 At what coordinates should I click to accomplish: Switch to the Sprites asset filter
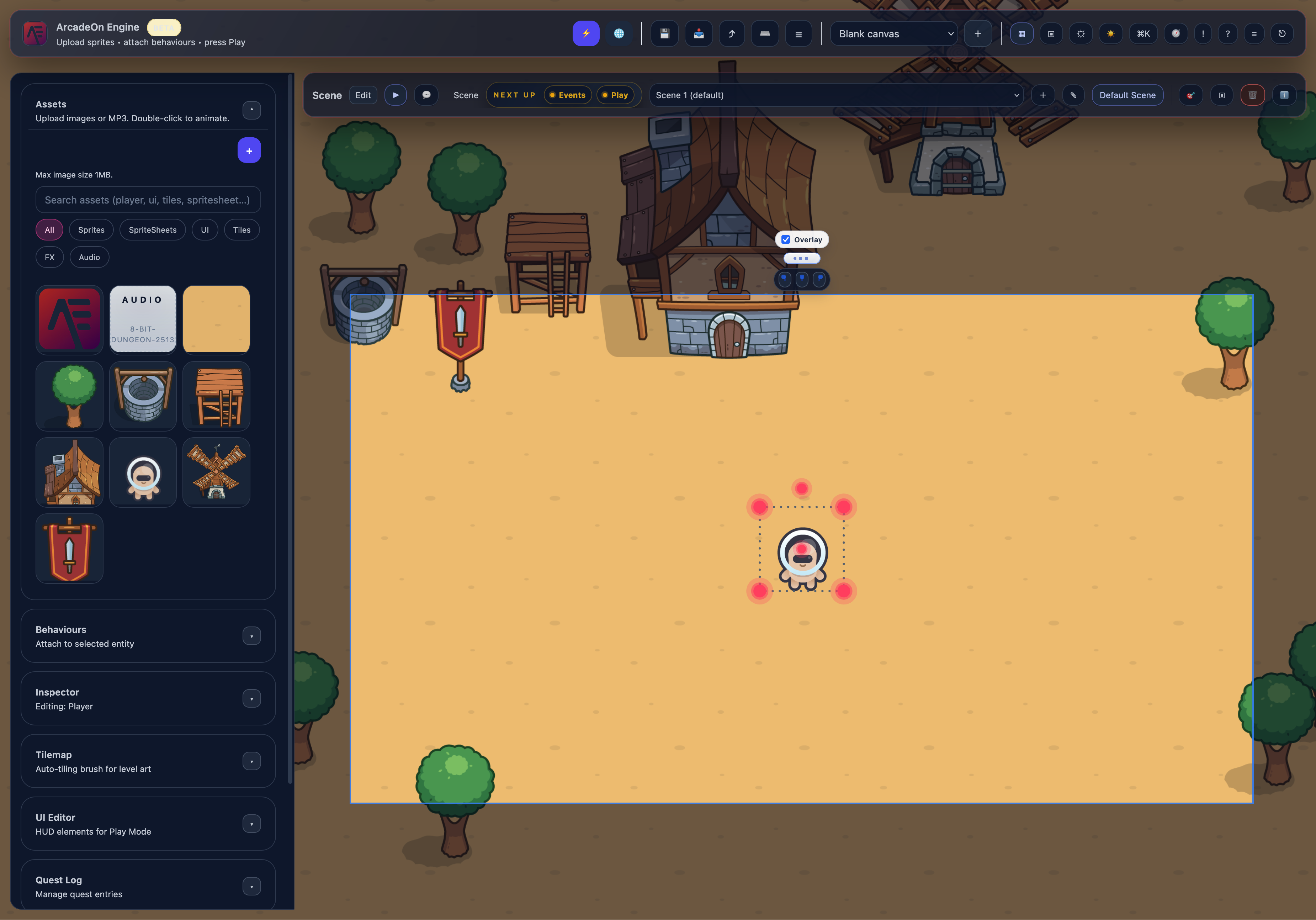click(91, 229)
